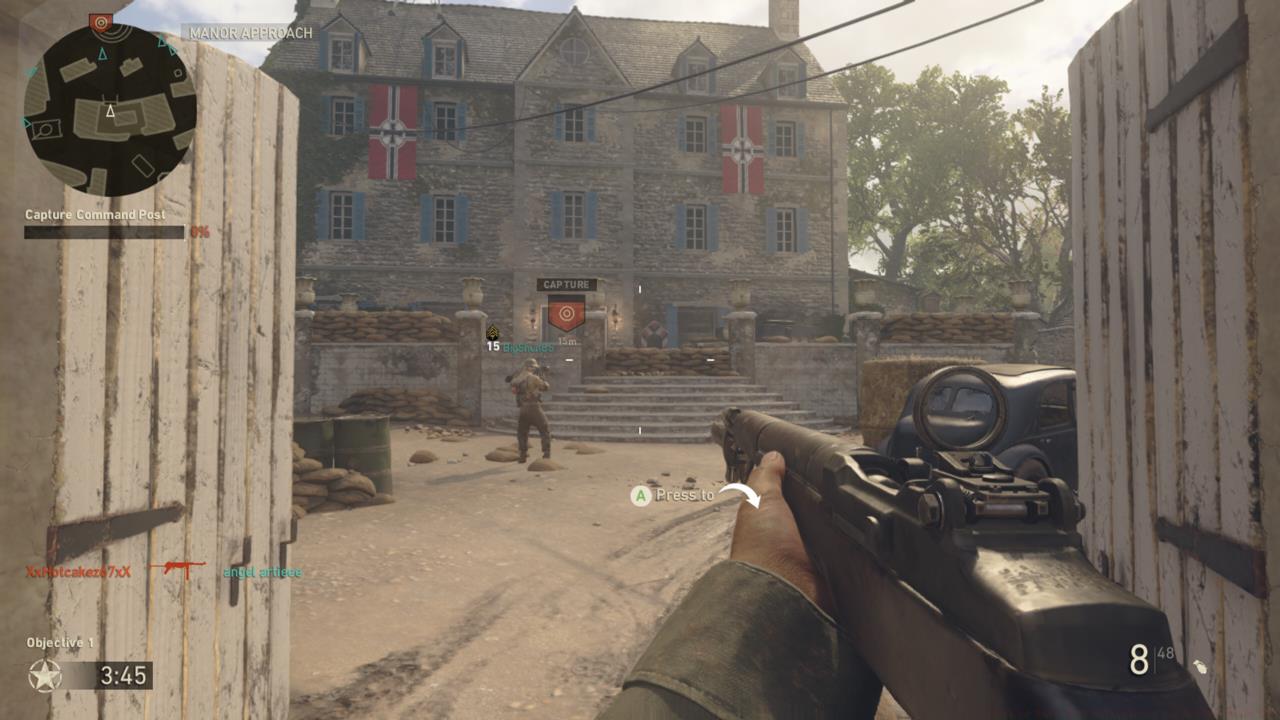Select the grenade icon beside the ammo count
This screenshot has height=720, width=1280.
coord(1199,665)
